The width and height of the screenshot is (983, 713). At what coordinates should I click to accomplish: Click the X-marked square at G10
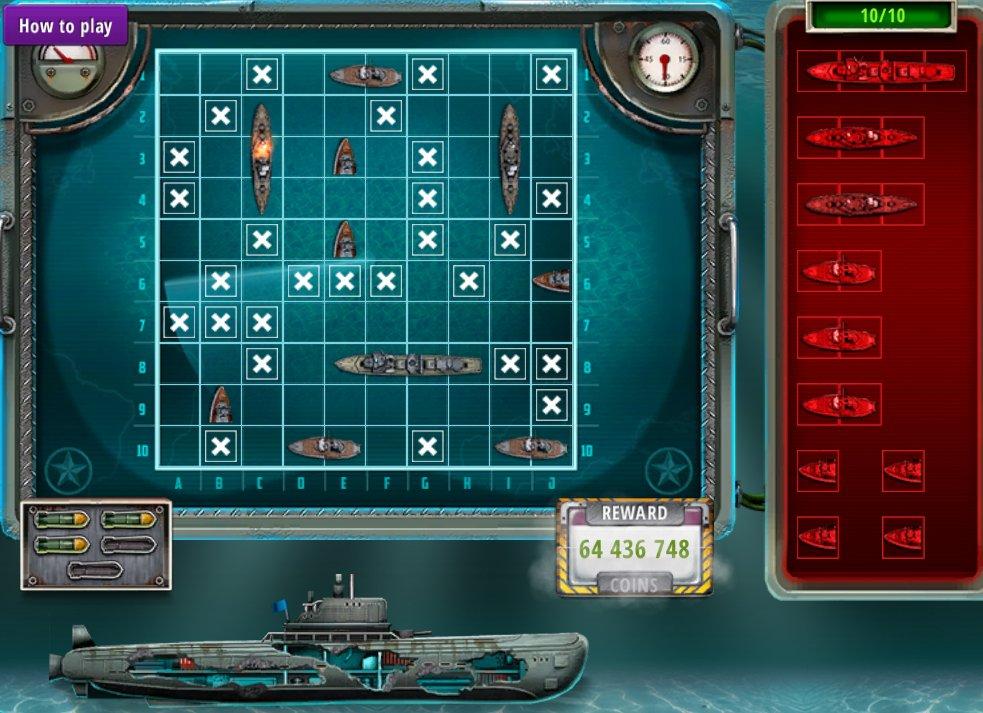click(427, 446)
